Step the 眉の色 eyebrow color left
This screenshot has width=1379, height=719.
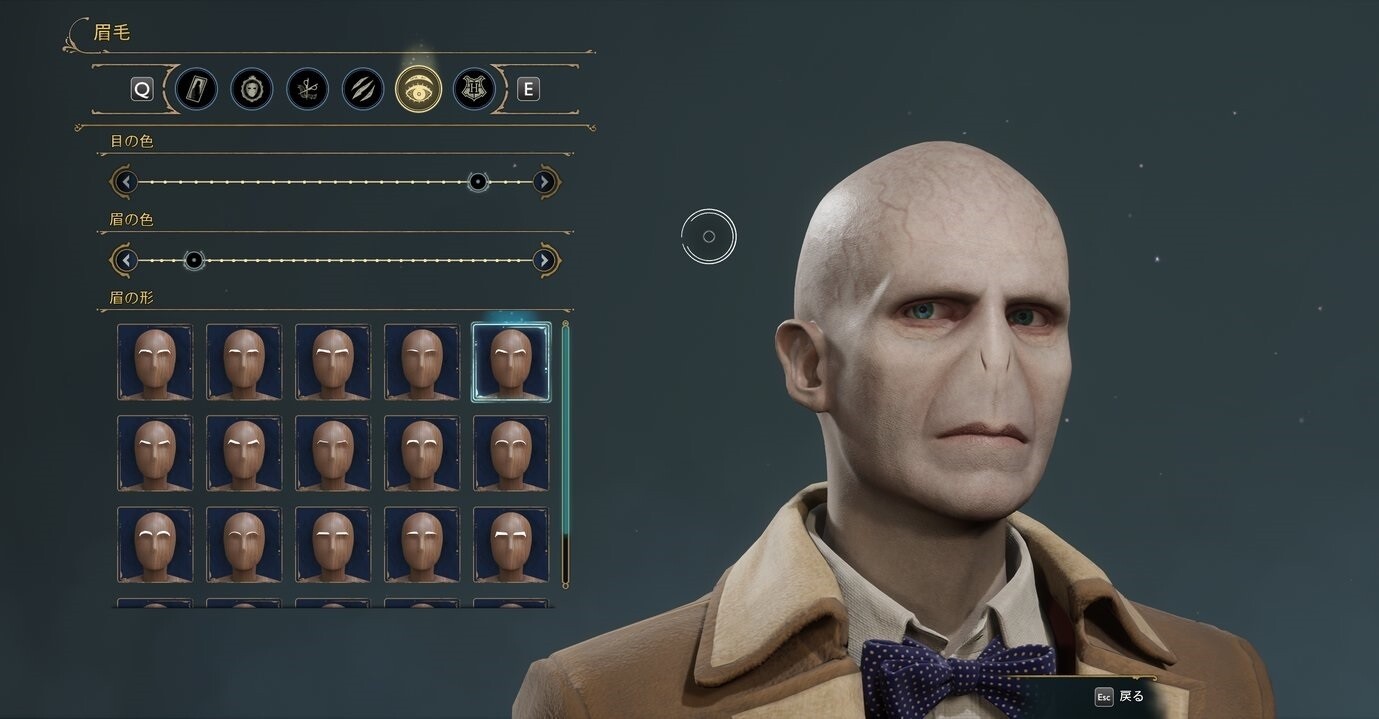tap(125, 261)
